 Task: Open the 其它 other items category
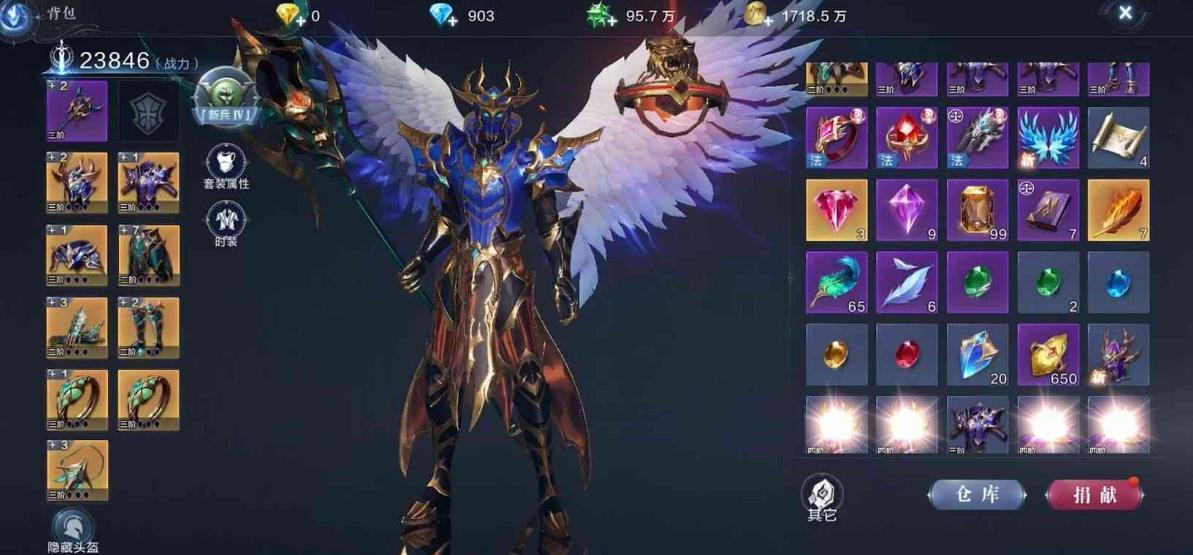822,497
